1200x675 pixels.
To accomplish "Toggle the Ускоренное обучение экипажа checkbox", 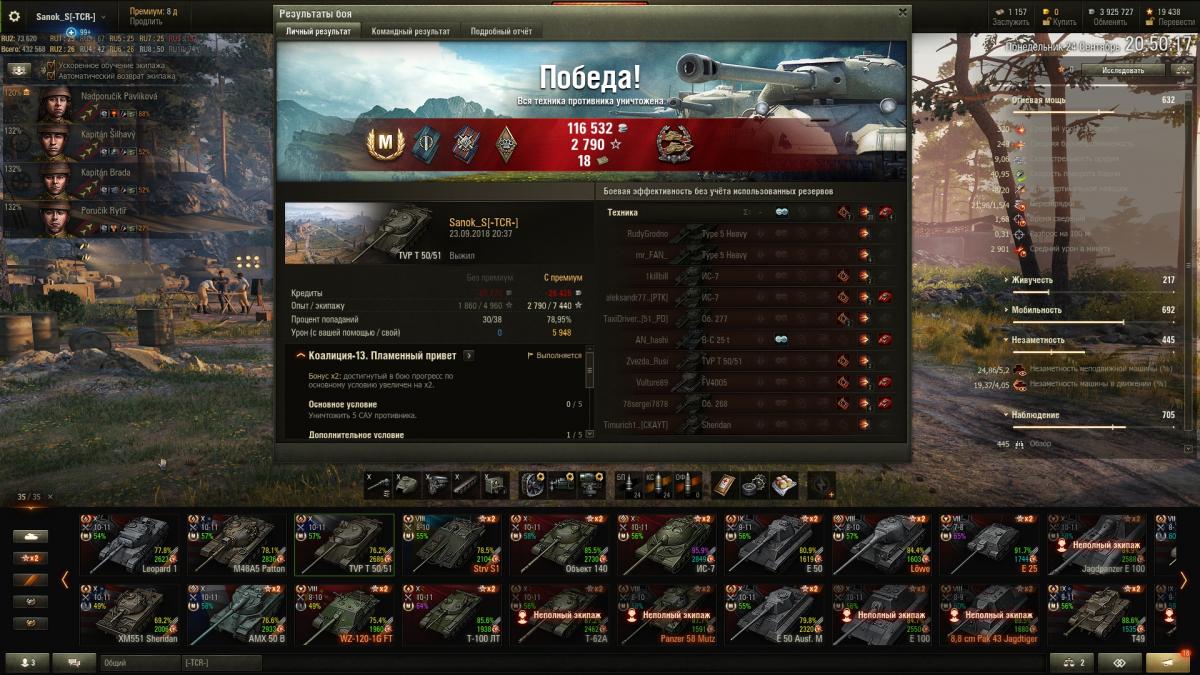I will click(x=51, y=66).
